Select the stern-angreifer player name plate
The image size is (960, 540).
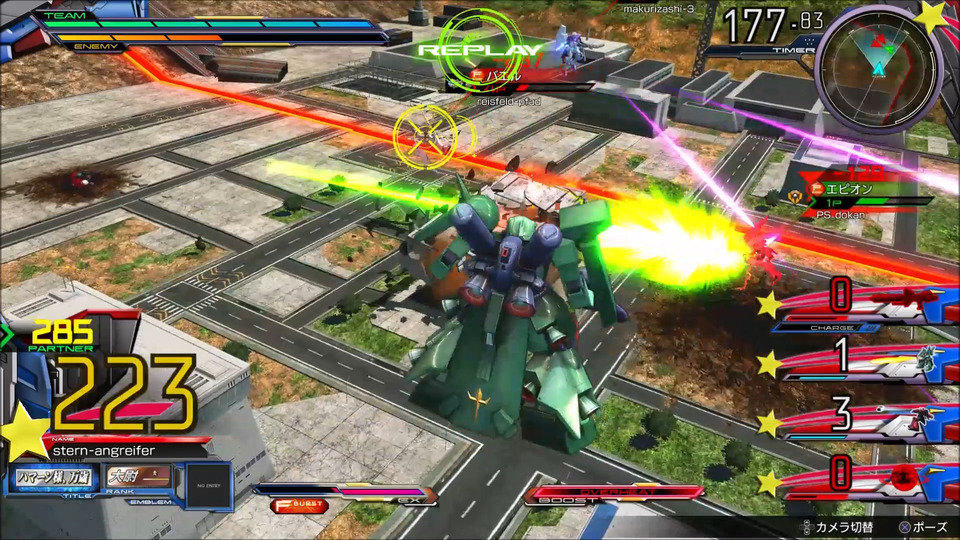(x=112, y=451)
